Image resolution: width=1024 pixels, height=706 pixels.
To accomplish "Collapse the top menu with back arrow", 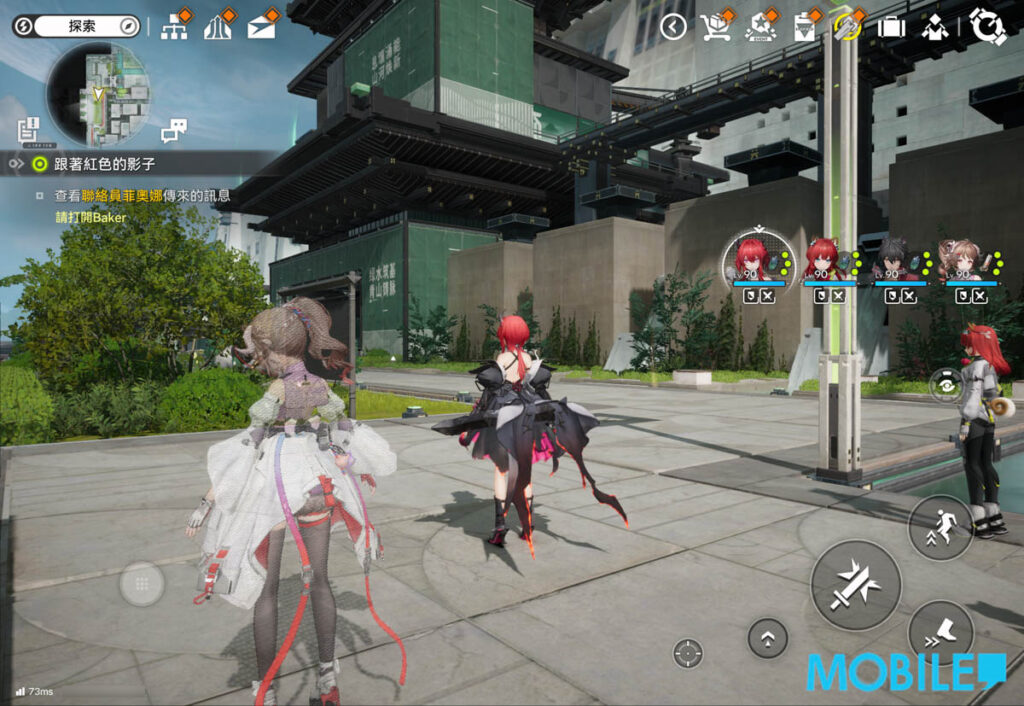I will click(673, 27).
